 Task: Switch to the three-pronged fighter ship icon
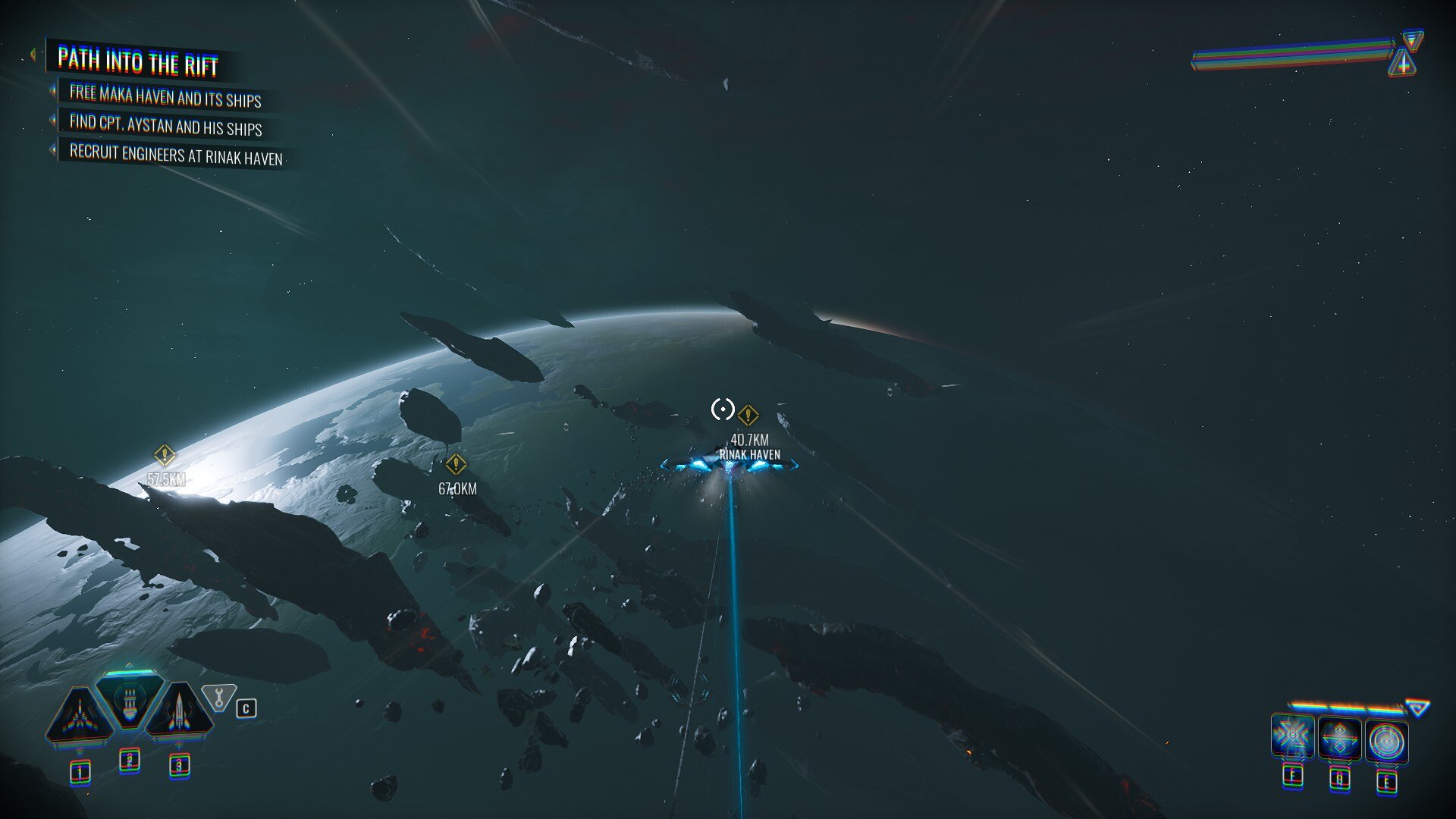pos(80,715)
